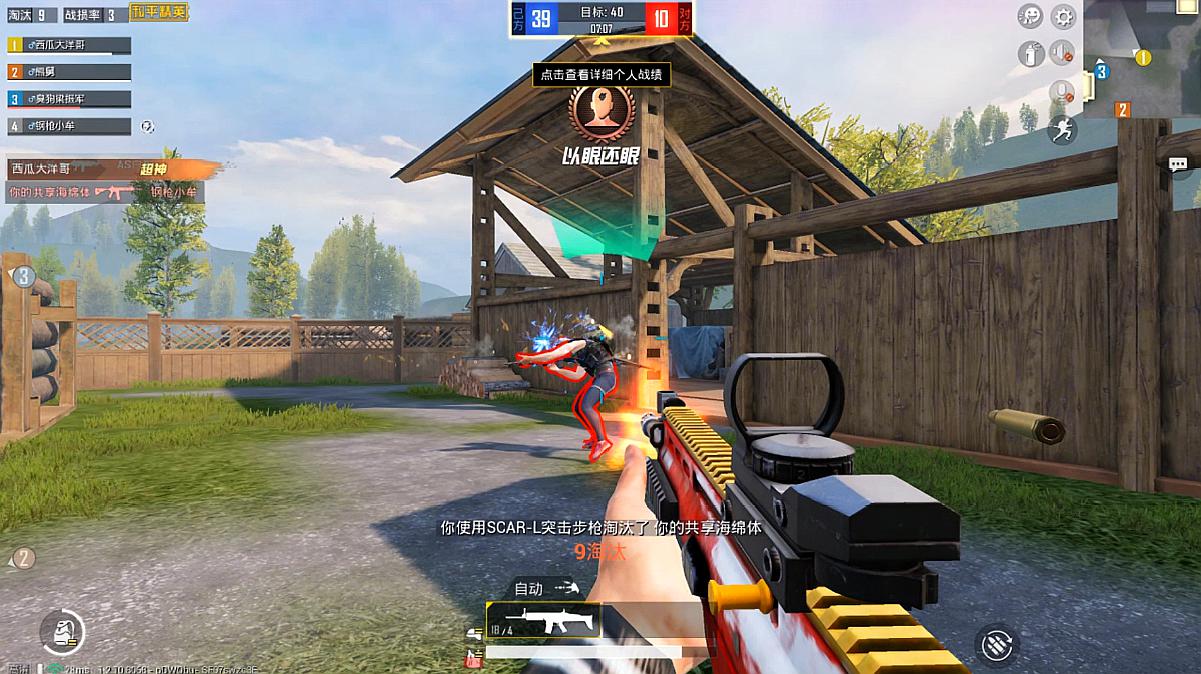Tap the backpack icon
Viewport: 1201px width, 674px height.
point(62,632)
